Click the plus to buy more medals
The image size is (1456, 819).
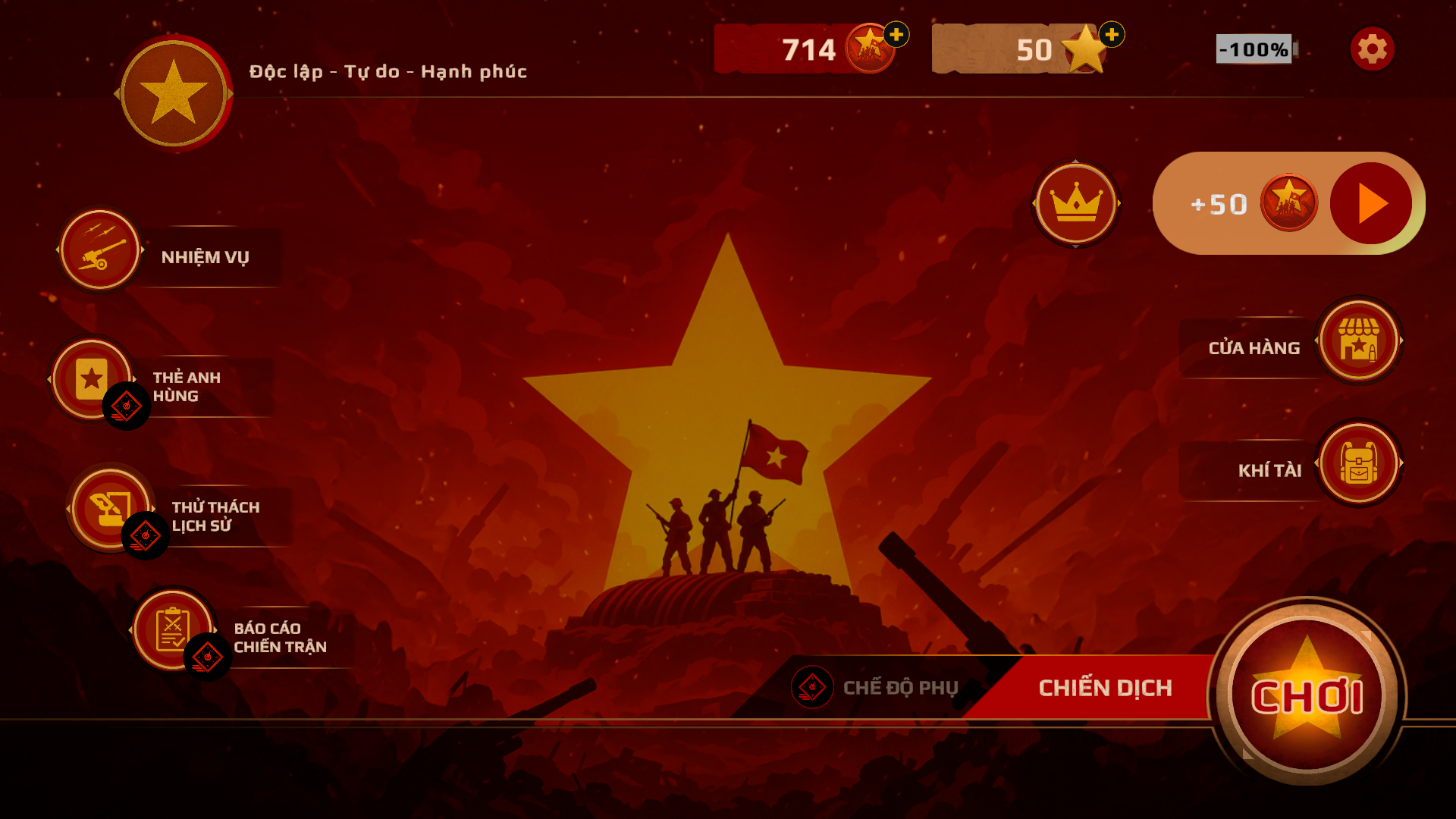point(895,33)
